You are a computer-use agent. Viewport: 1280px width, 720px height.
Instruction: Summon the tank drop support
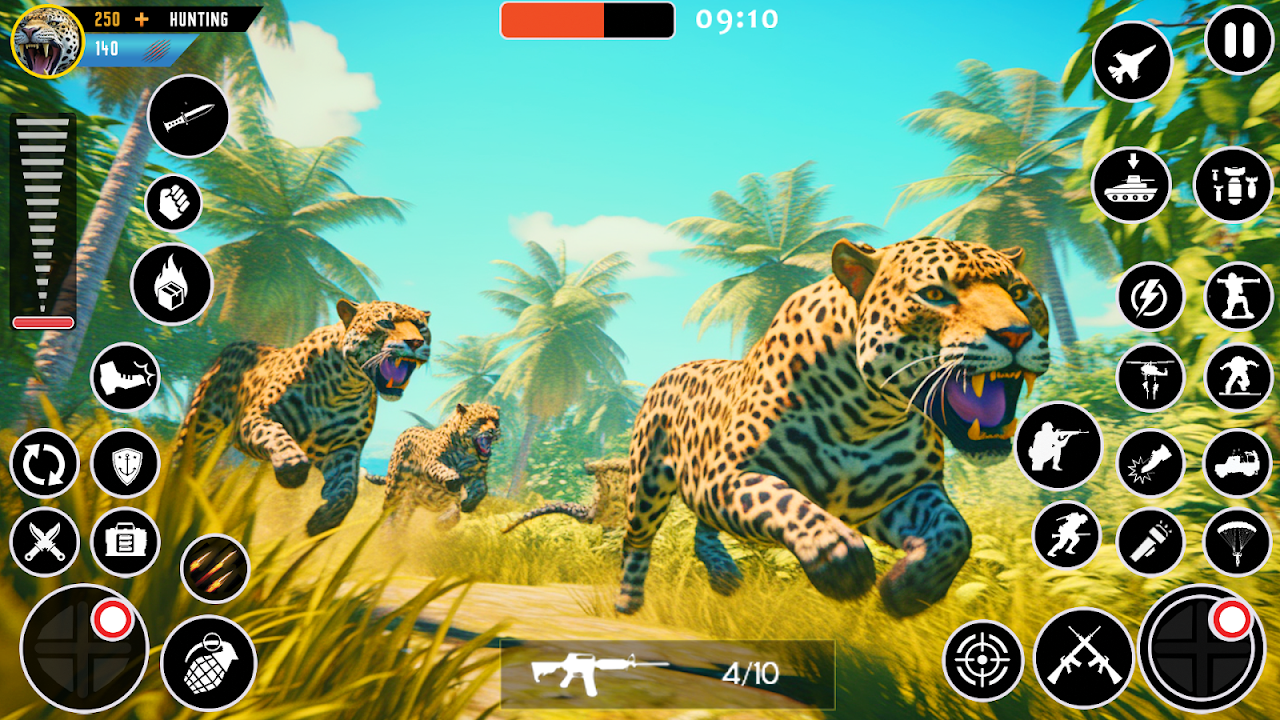pos(1134,186)
